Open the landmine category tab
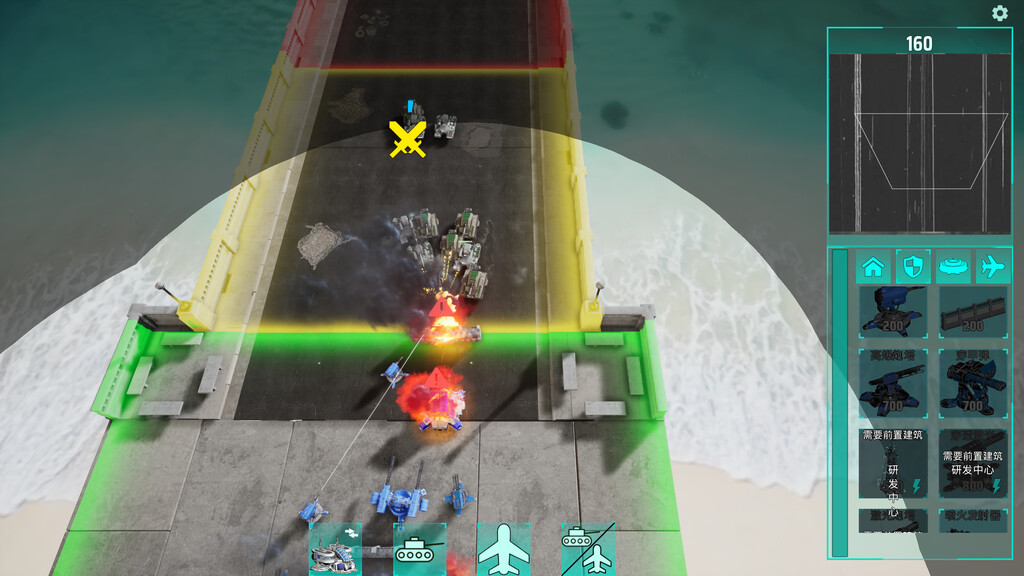Screen dimensions: 1024x576 click(x=952, y=267)
